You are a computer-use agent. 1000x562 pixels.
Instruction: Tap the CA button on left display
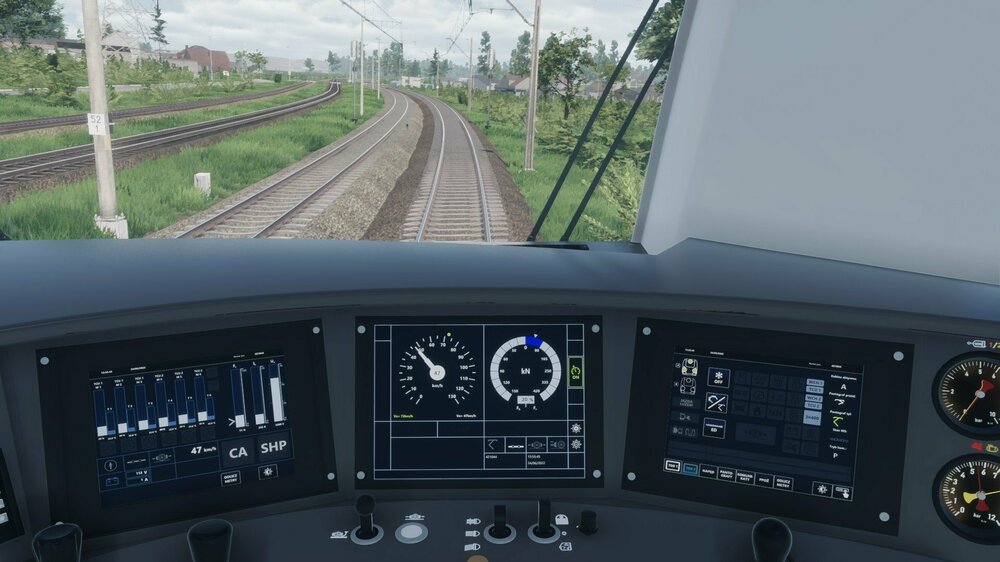[237, 451]
